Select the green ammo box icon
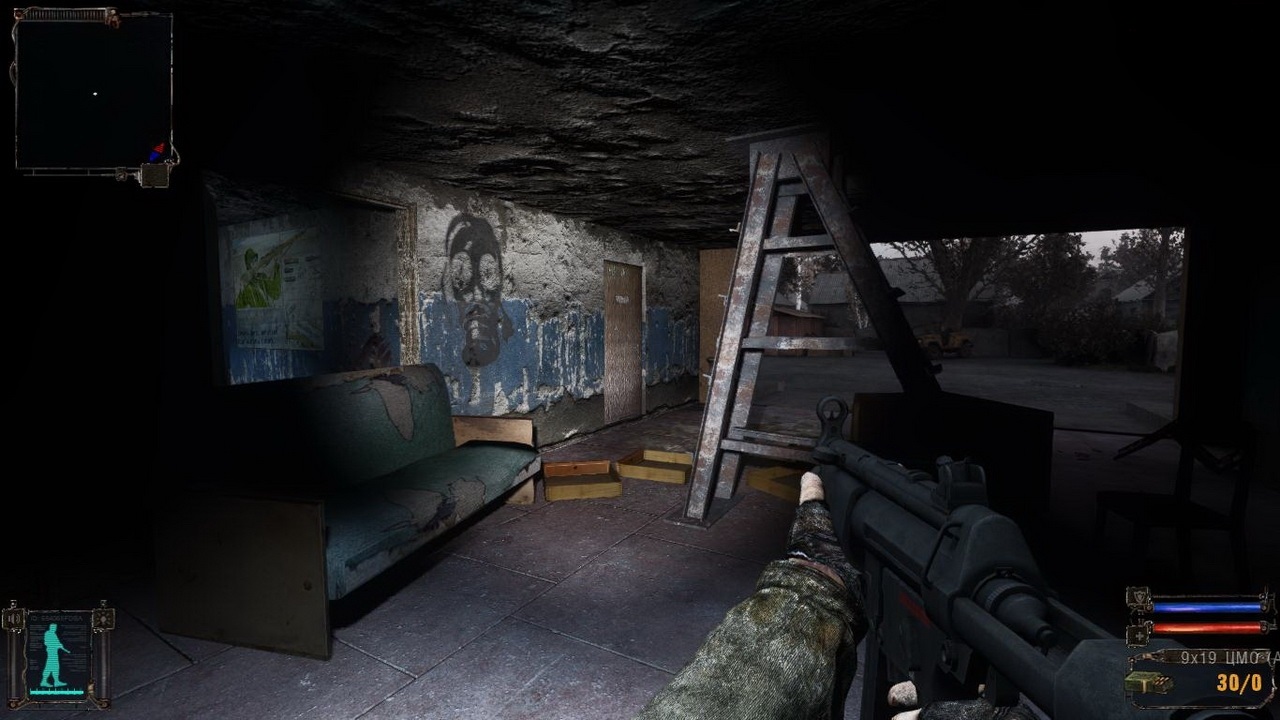 [x=1143, y=683]
